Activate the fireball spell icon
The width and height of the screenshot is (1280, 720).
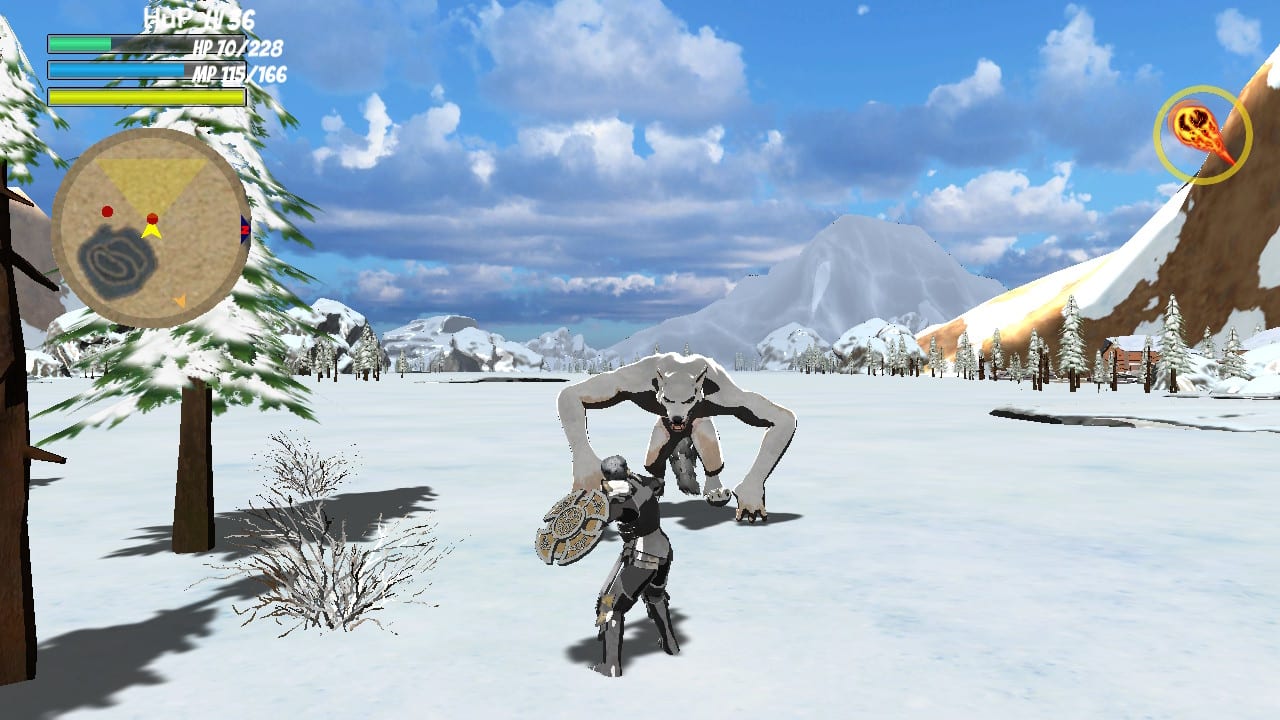coord(1203,135)
